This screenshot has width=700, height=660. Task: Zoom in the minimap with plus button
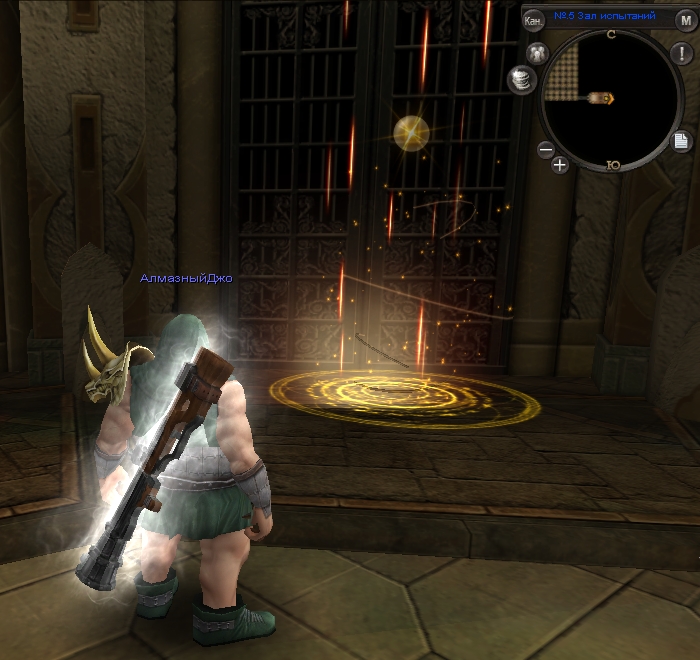click(x=560, y=165)
